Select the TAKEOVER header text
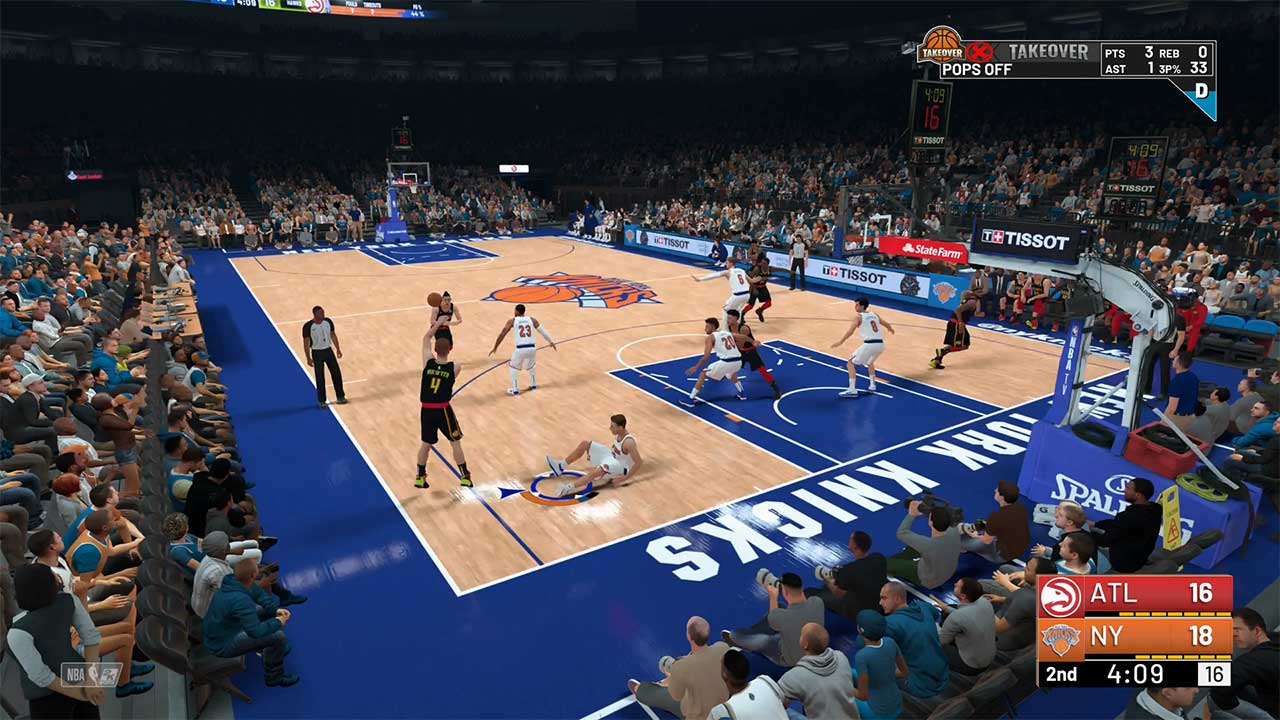This screenshot has width=1280, height=720. [x=1047, y=50]
